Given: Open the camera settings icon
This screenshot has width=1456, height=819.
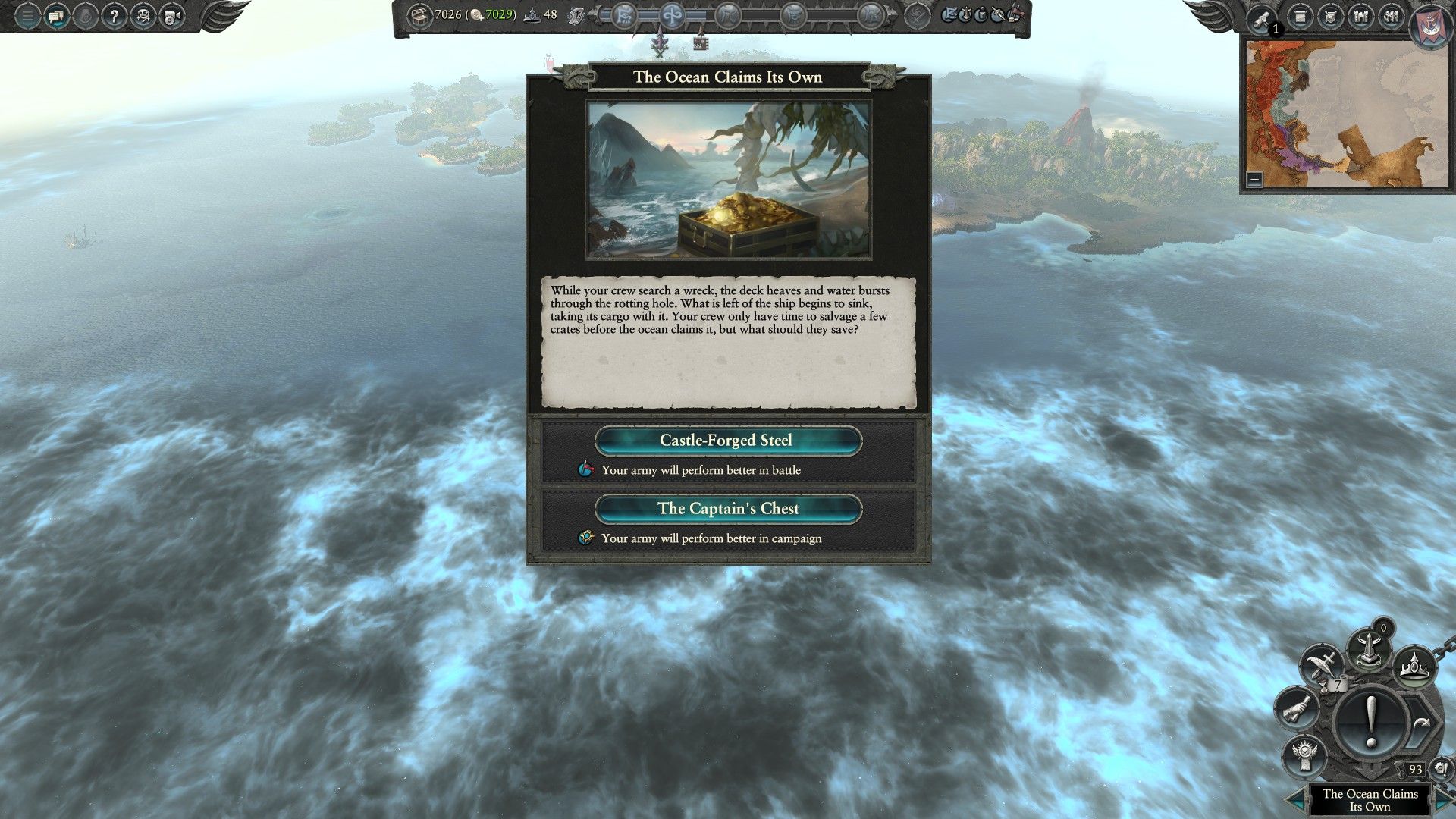Looking at the screenshot, I should coord(171,16).
